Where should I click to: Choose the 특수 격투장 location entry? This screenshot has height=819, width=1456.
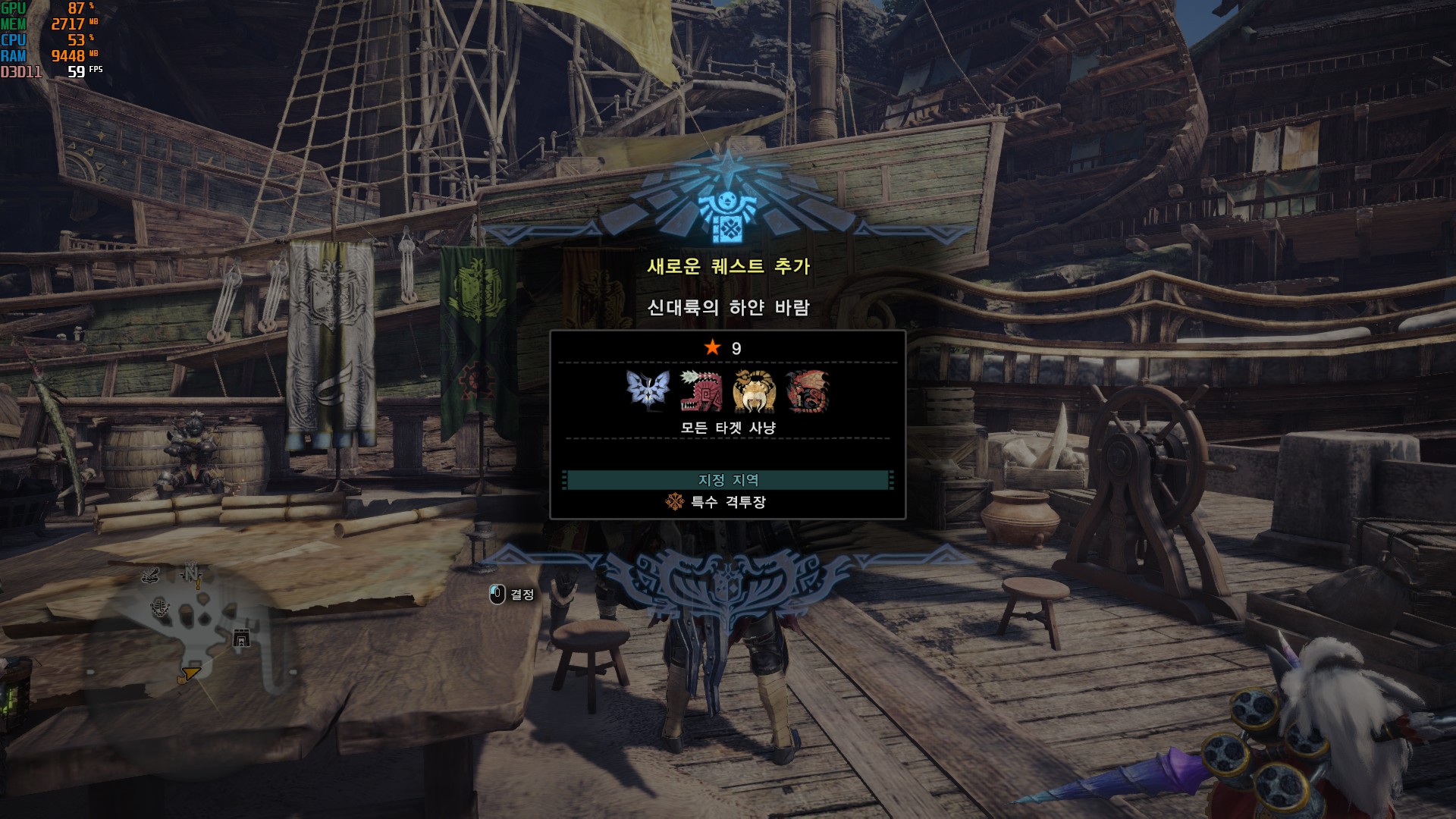coord(728,502)
